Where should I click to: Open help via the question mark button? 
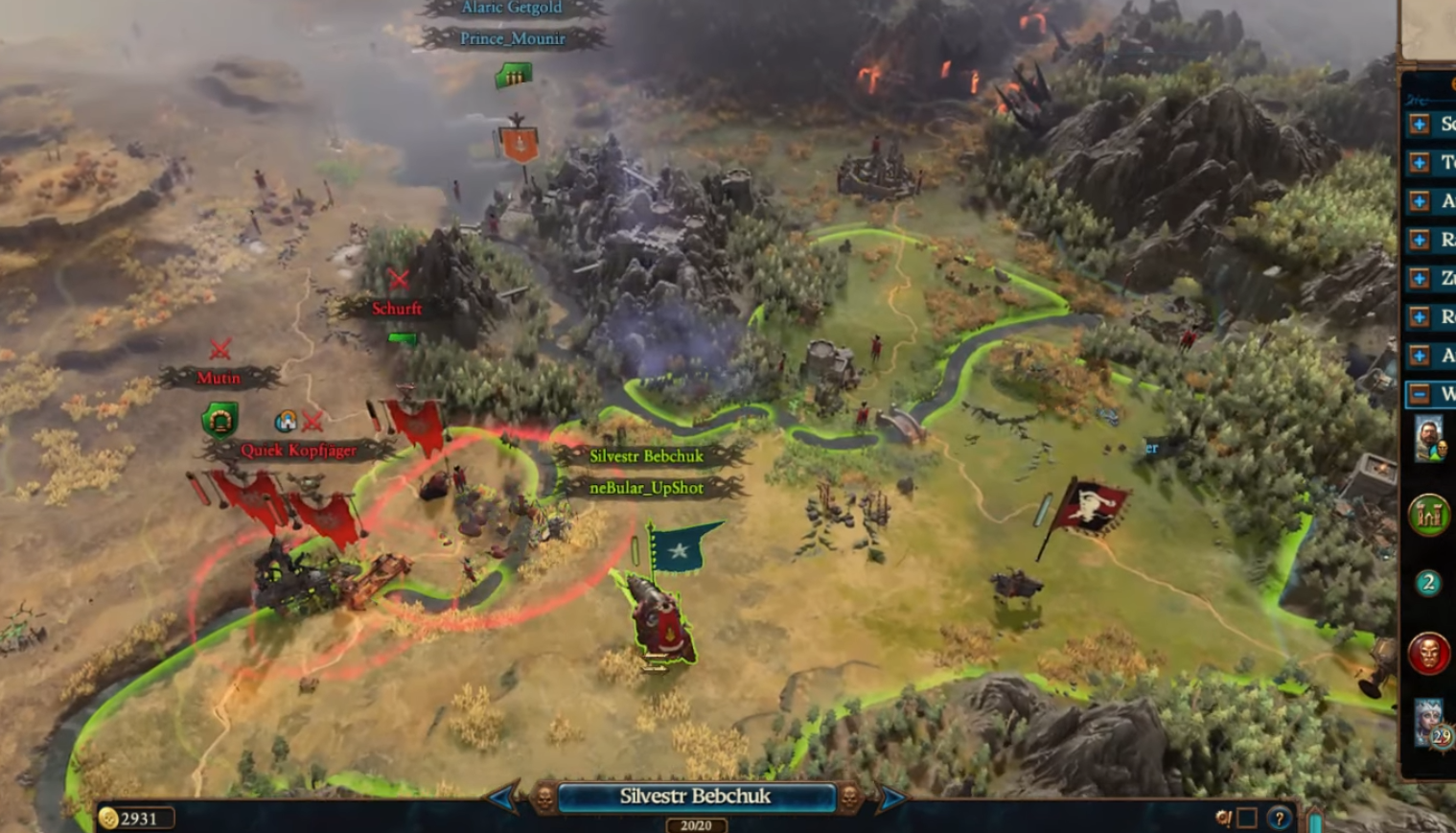pos(1279,817)
